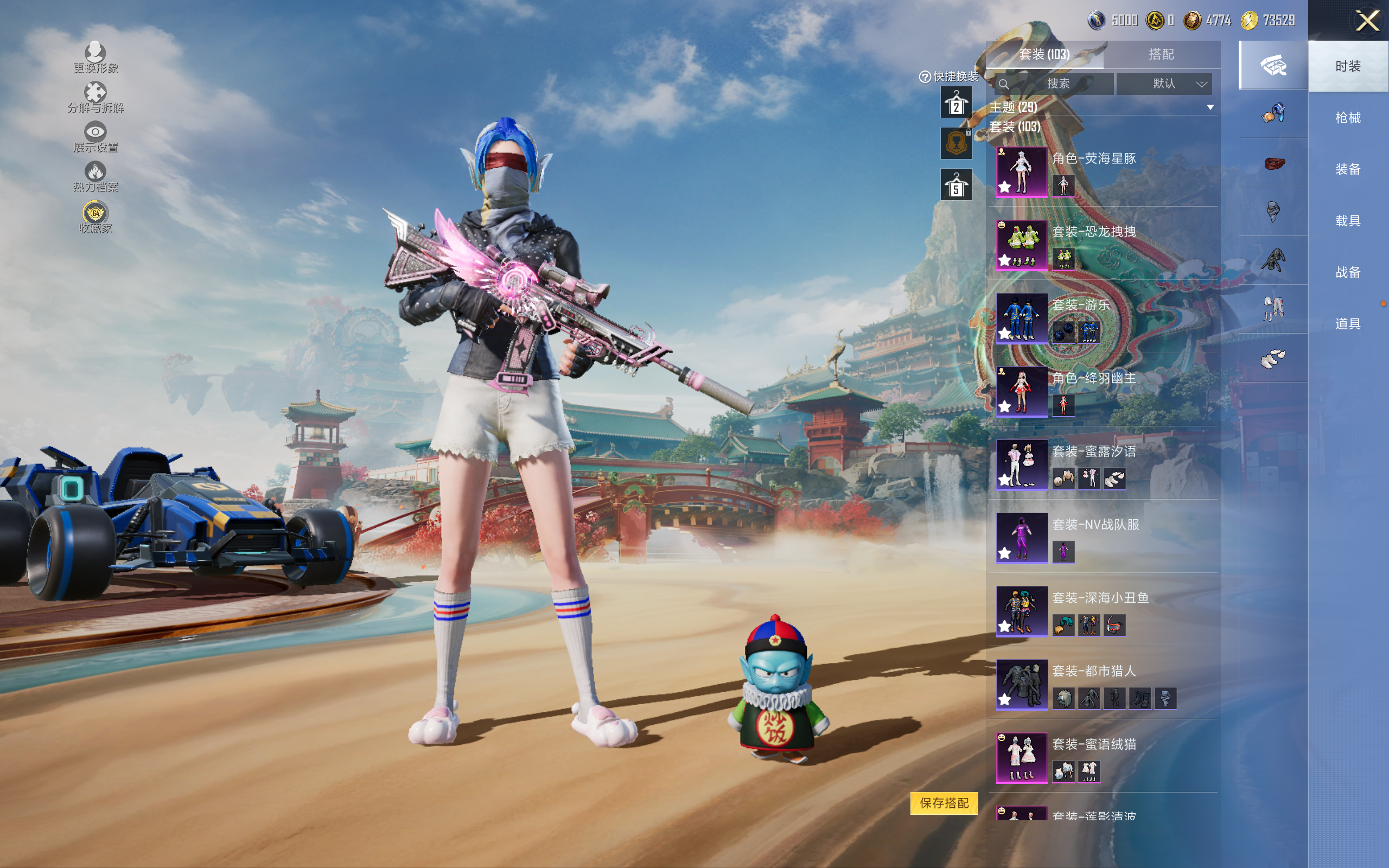Choose the 套装-都市猎人 outfit
Image resolution: width=1389 pixels, height=868 pixels.
pos(1022,684)
